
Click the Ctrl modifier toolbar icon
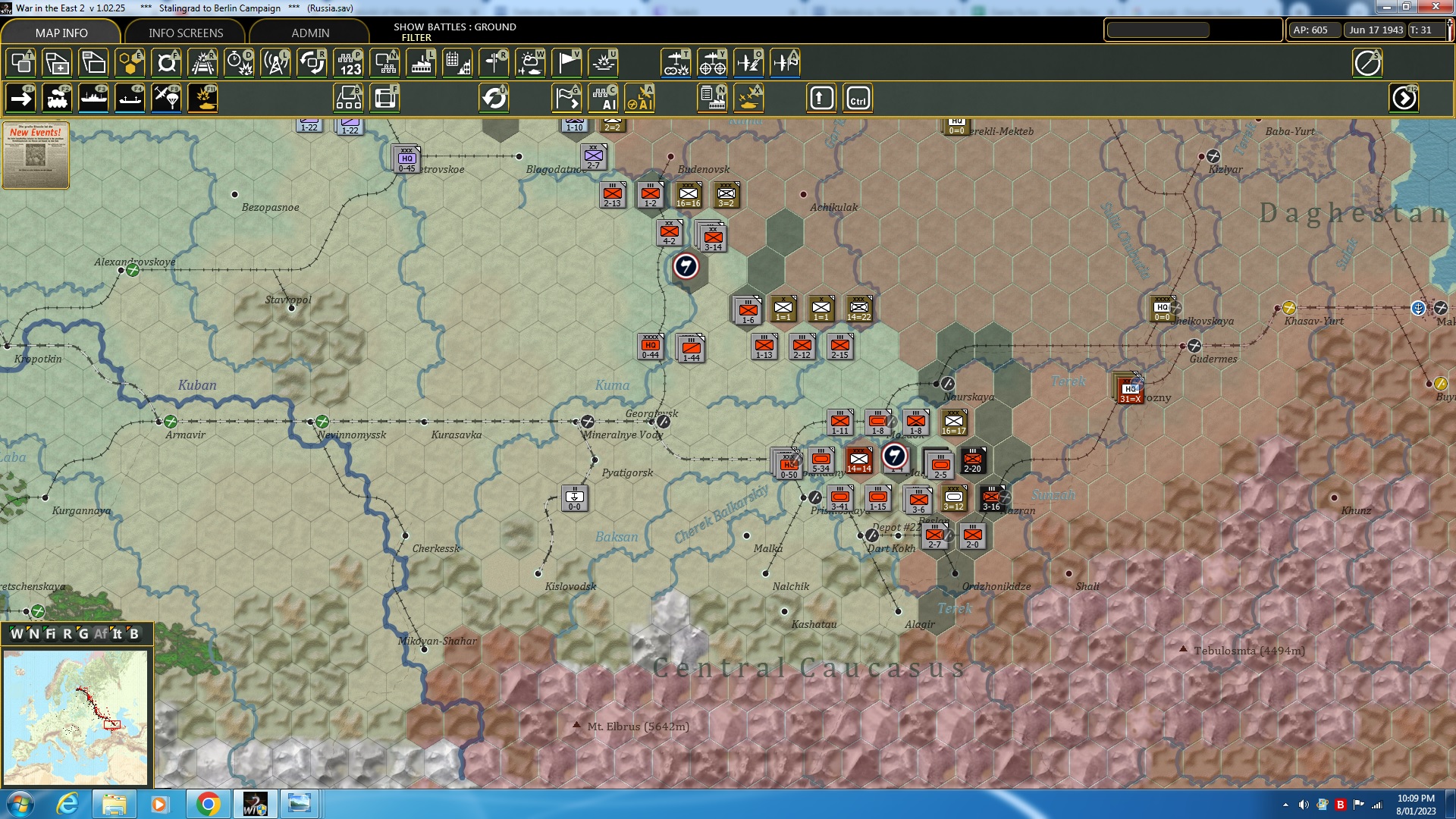pyautogui.click(x=858, y=97)
